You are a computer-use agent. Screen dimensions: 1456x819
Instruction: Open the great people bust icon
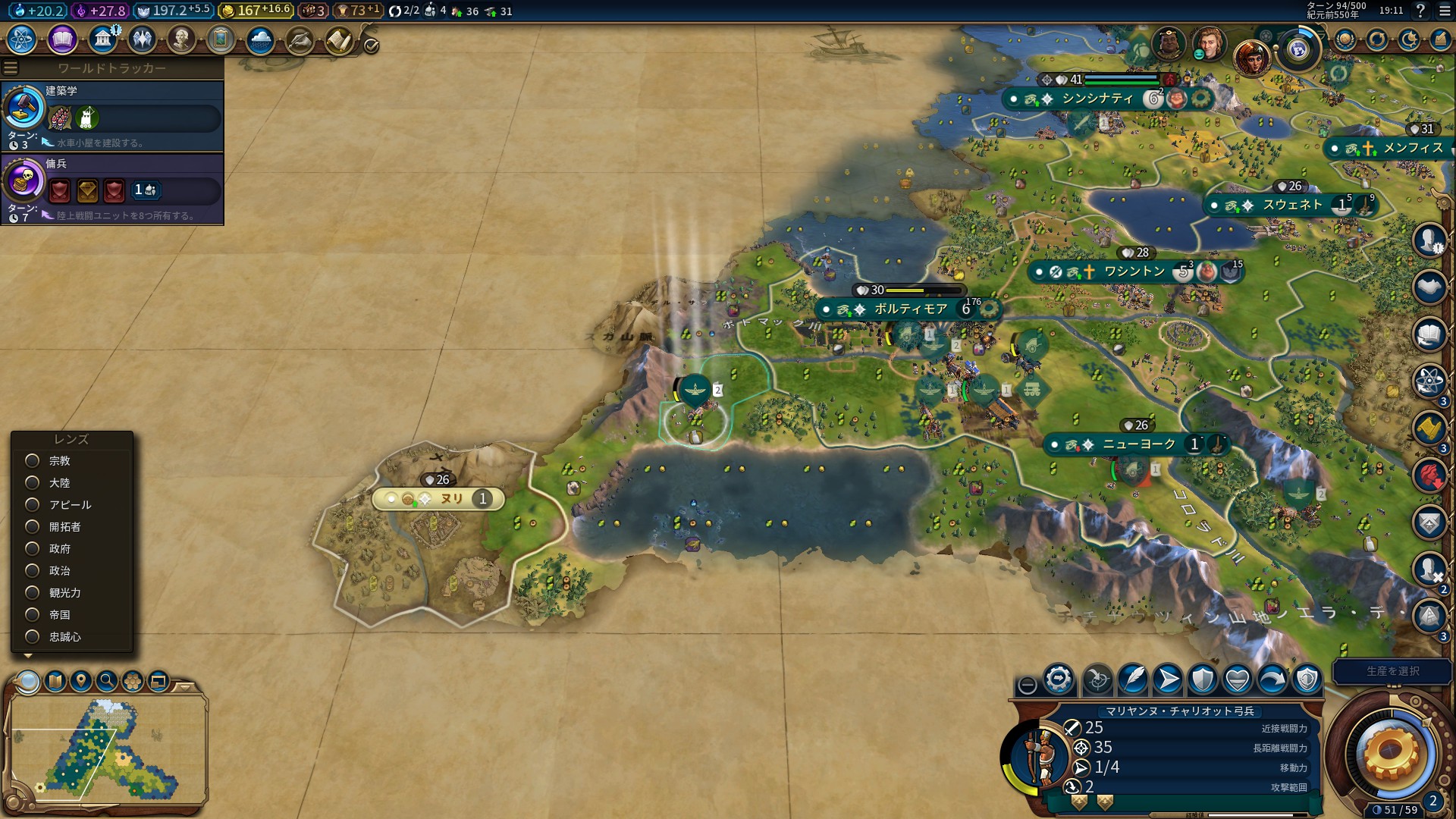pyautogui.click(x=181, y=39)
